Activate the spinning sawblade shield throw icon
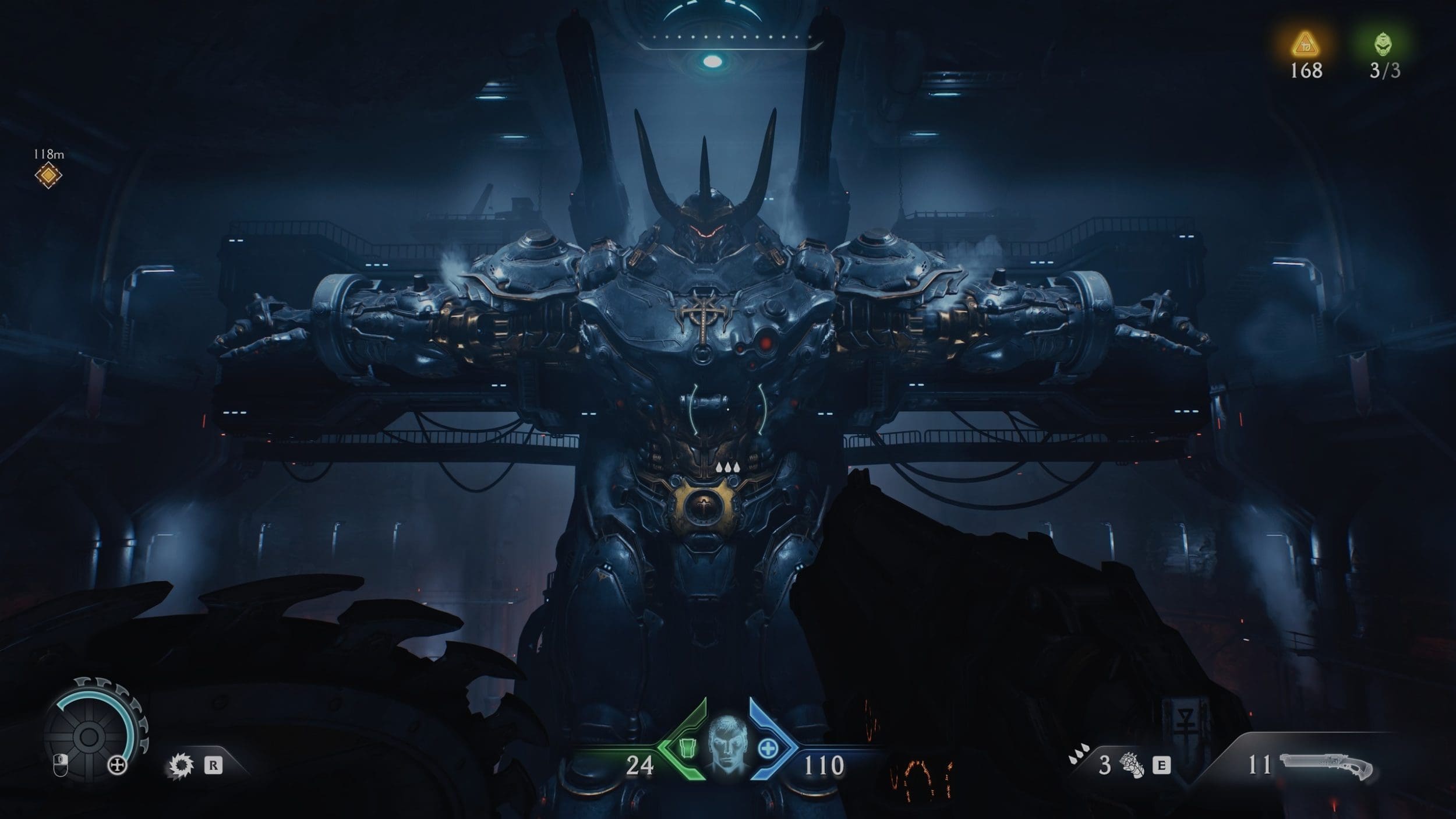1456x819 pixels. pos(181,765)
